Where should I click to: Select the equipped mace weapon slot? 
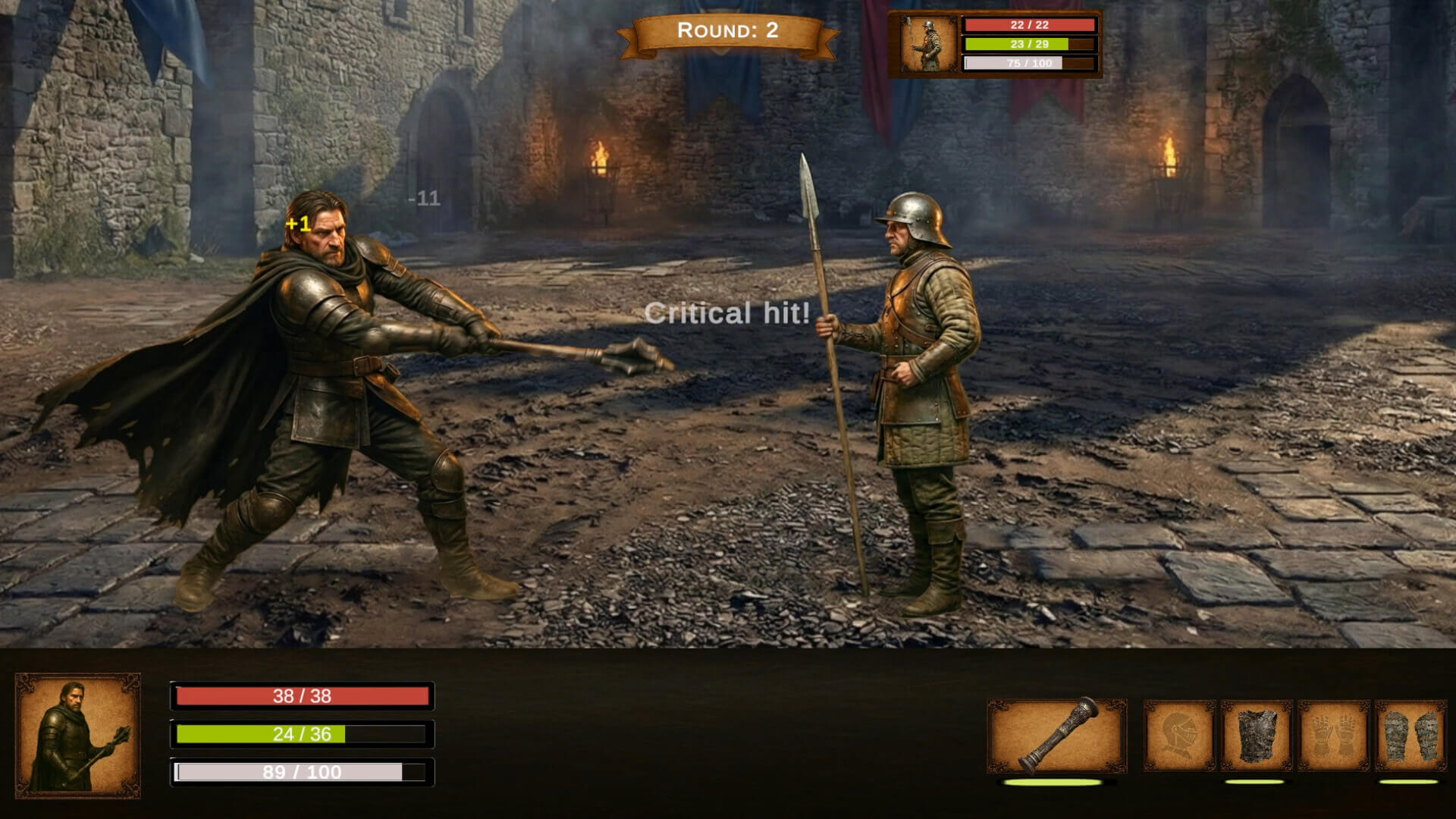1056,736
